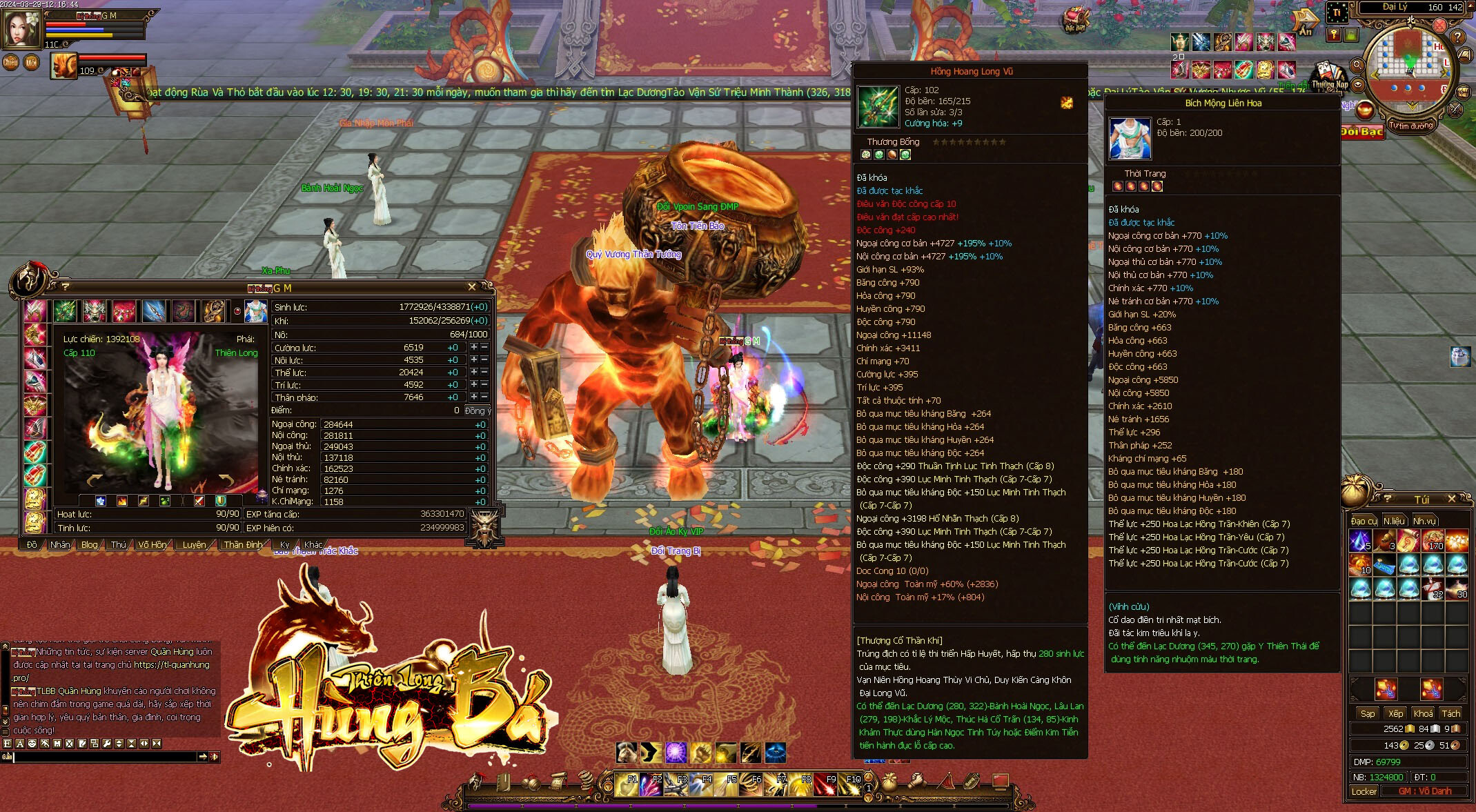Click the Tự tìm đường pathfinding button
1476x812 pixels.
pyautogui.click(x=1411, y=126)
